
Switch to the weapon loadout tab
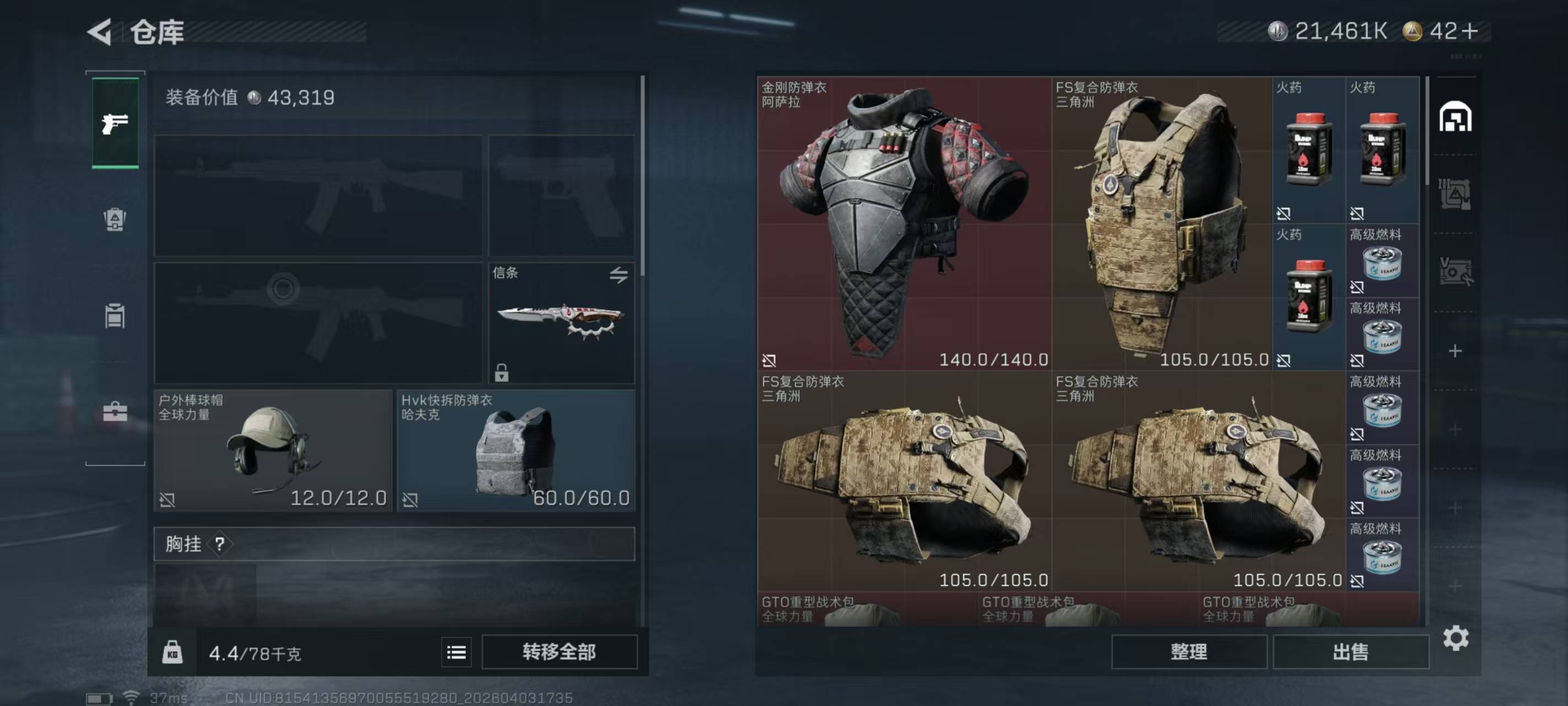pos(115,124)
